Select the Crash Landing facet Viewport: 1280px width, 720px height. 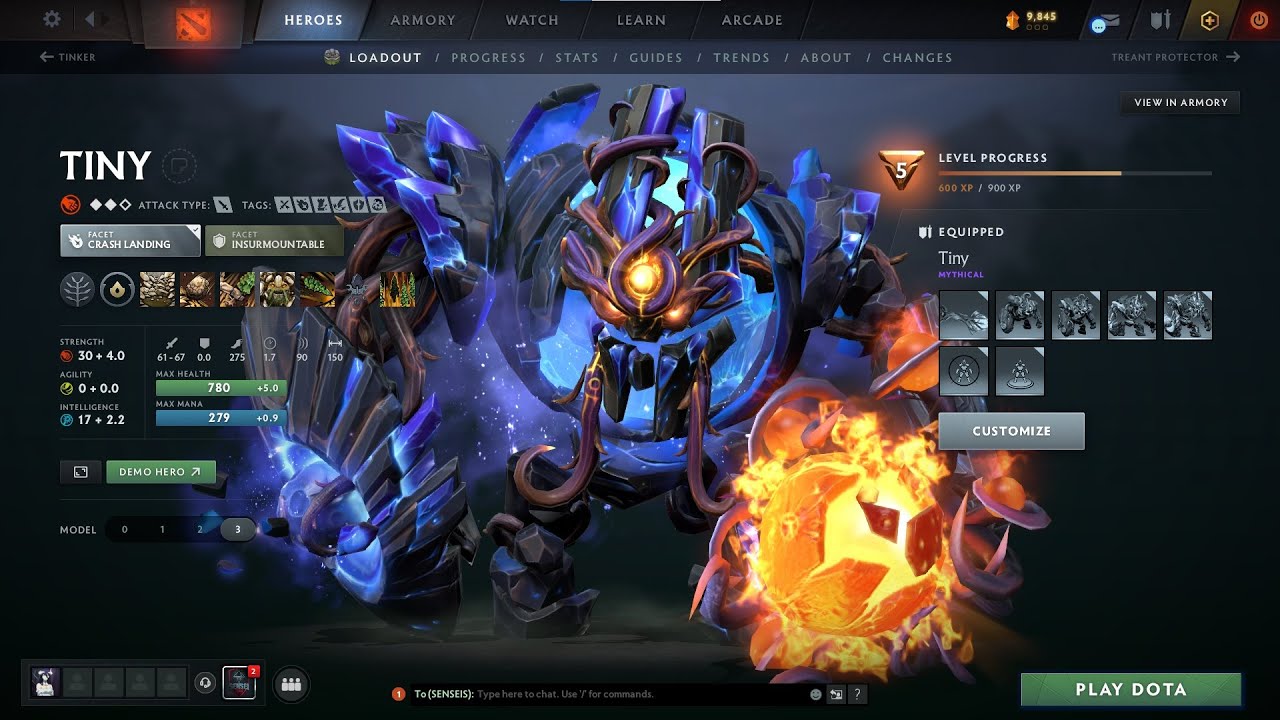click(130, 240)
